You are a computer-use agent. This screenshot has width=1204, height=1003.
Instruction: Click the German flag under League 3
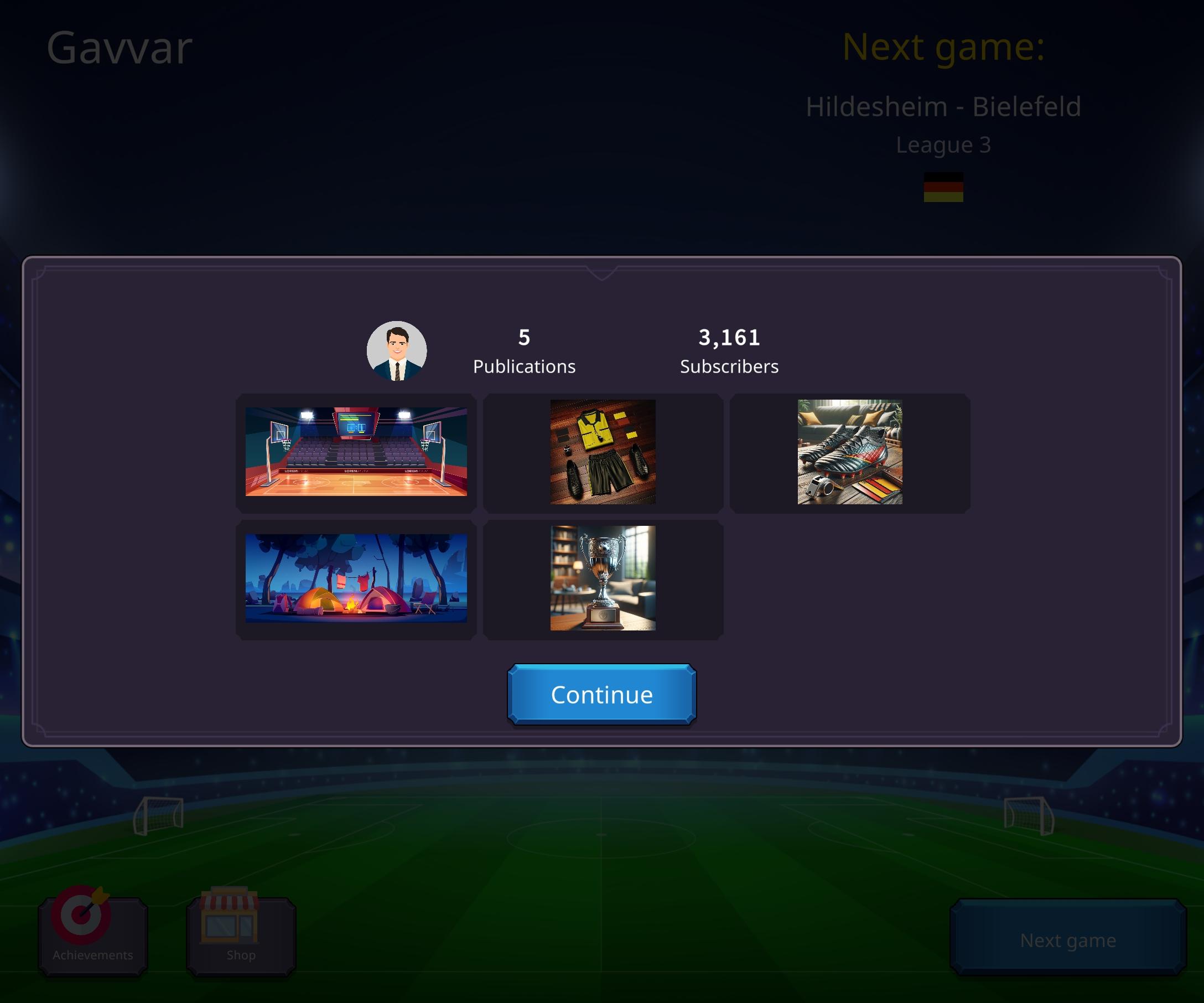click(x=945, y=190)
